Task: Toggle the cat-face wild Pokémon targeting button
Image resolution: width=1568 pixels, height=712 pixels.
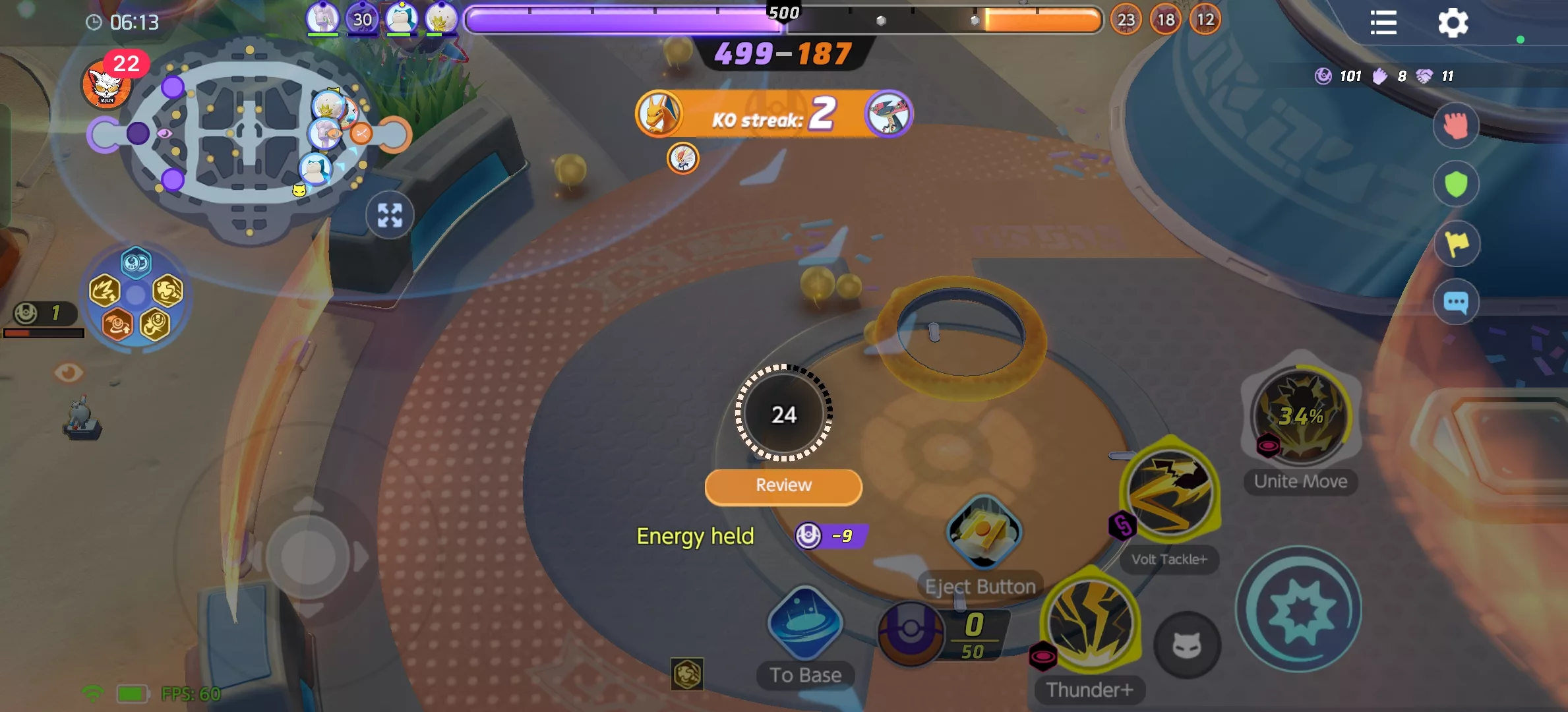Action: [1187, 645]
